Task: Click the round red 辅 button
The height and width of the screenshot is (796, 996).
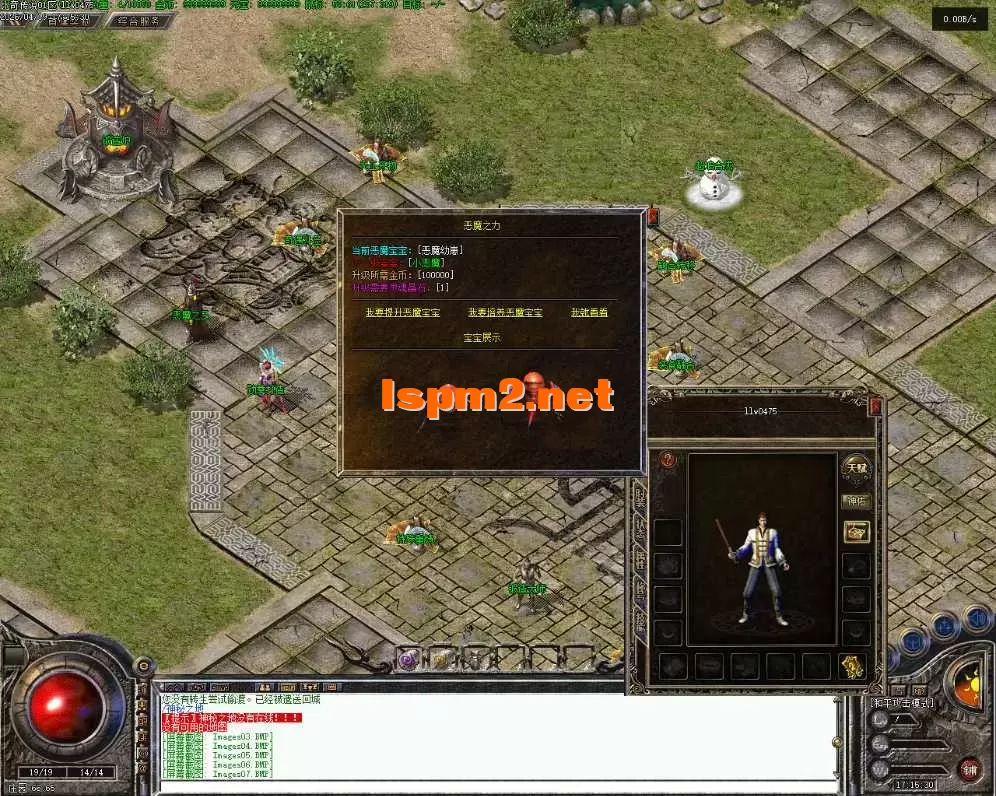Action: click(969, 769)
